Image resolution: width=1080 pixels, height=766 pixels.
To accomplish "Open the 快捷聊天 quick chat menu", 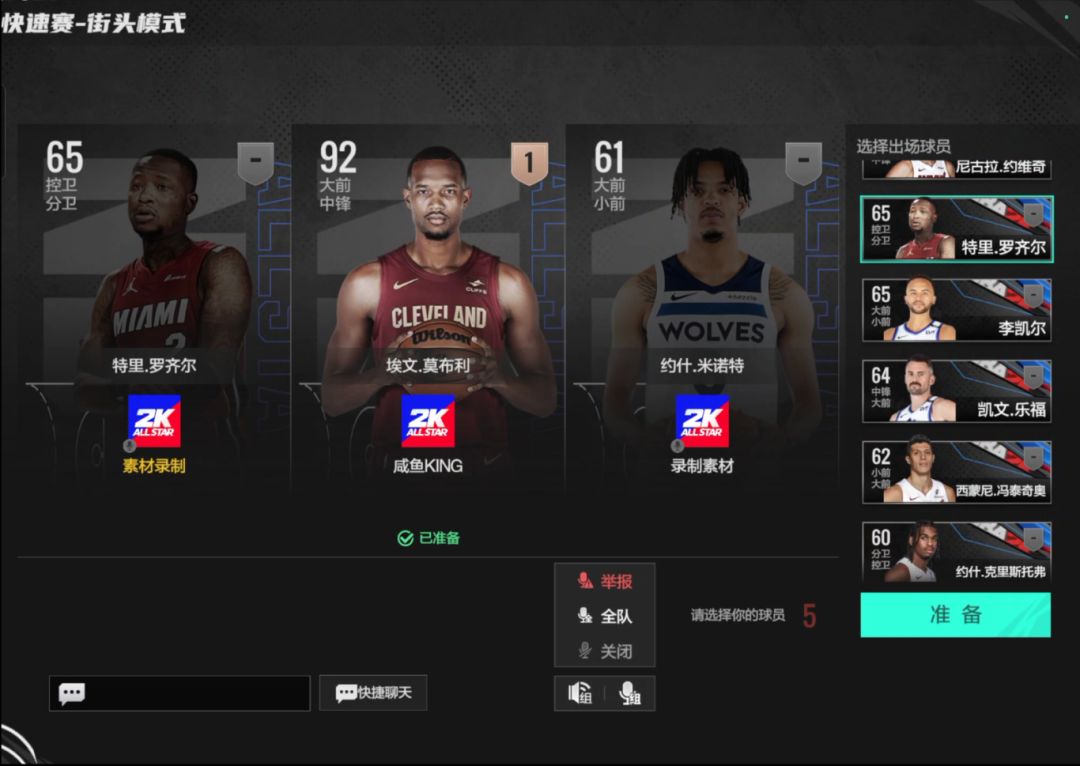I will [373, 692].
